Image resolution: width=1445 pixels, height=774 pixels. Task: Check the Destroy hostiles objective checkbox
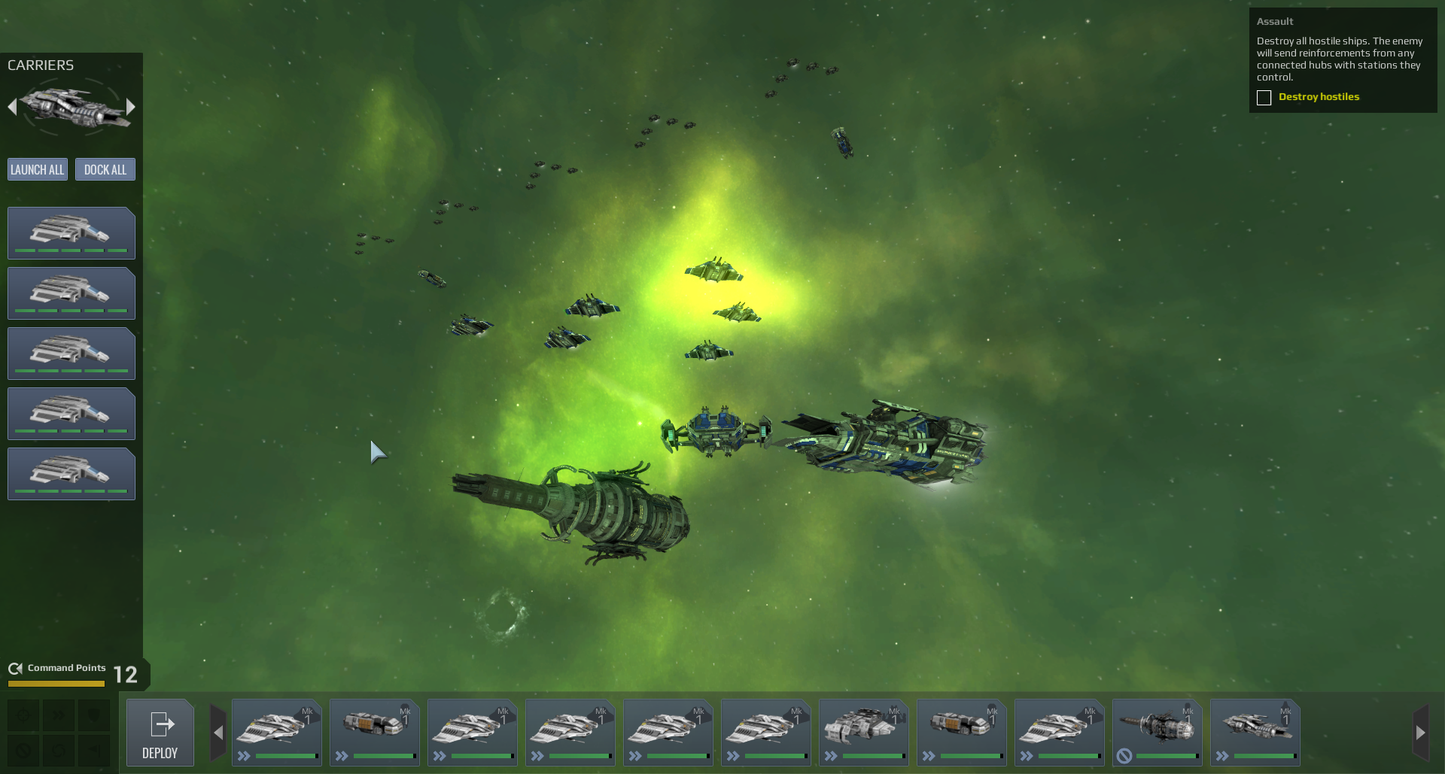(x=1264, y=97)
